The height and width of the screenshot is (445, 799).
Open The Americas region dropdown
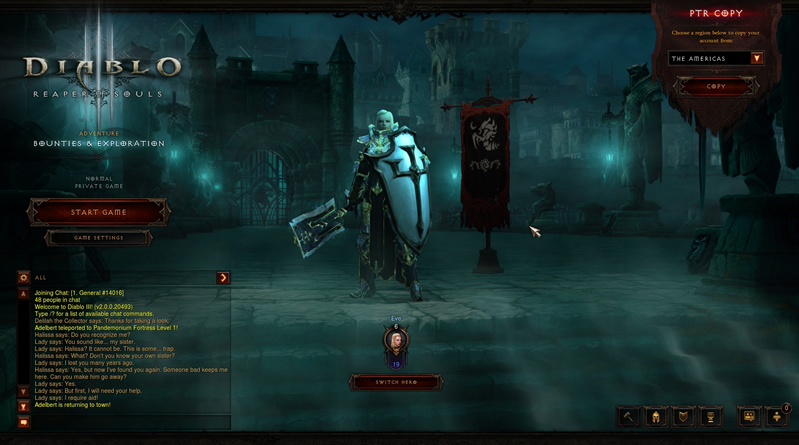757,59
